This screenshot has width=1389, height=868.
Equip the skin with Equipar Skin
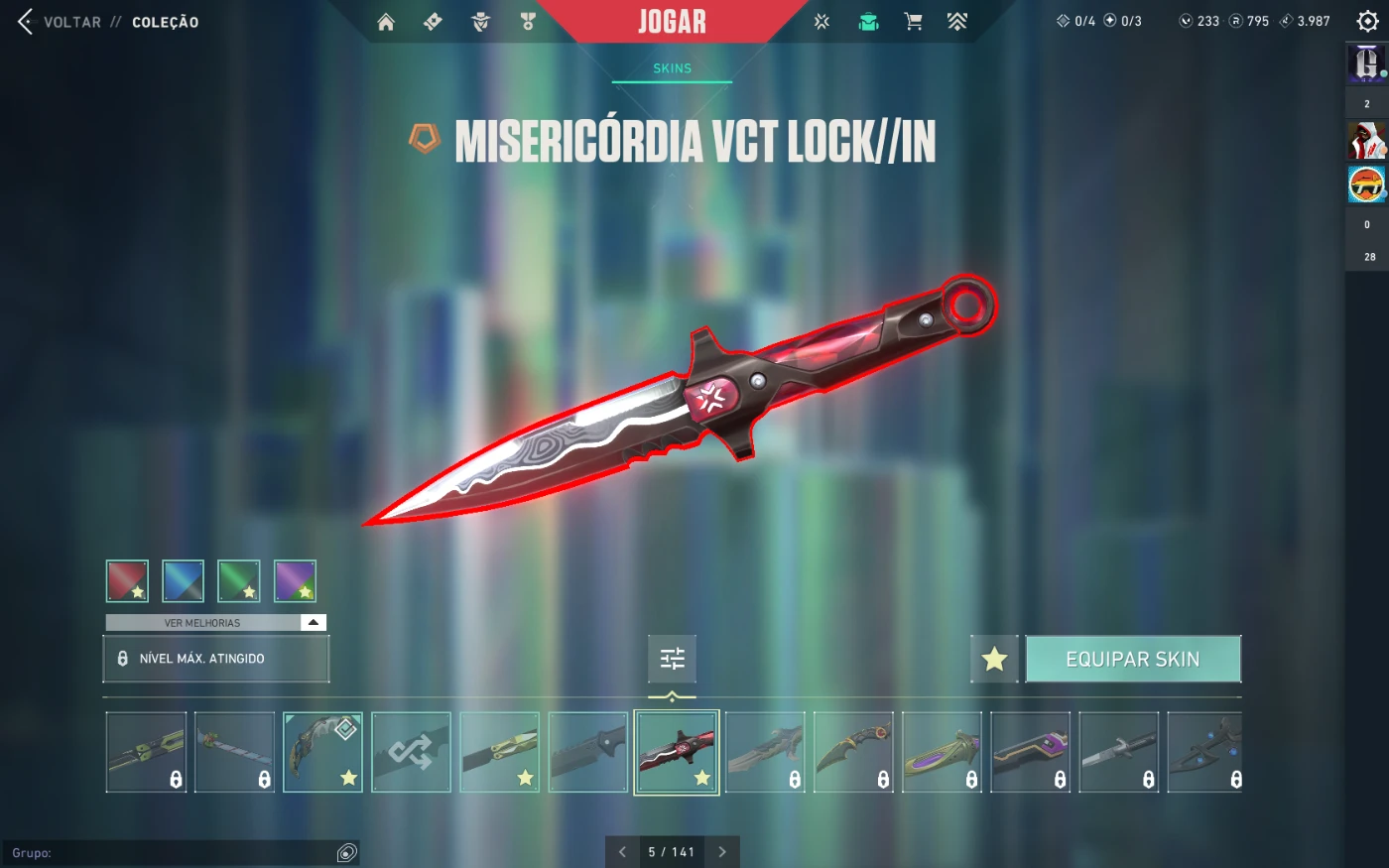pos(1133,660)
